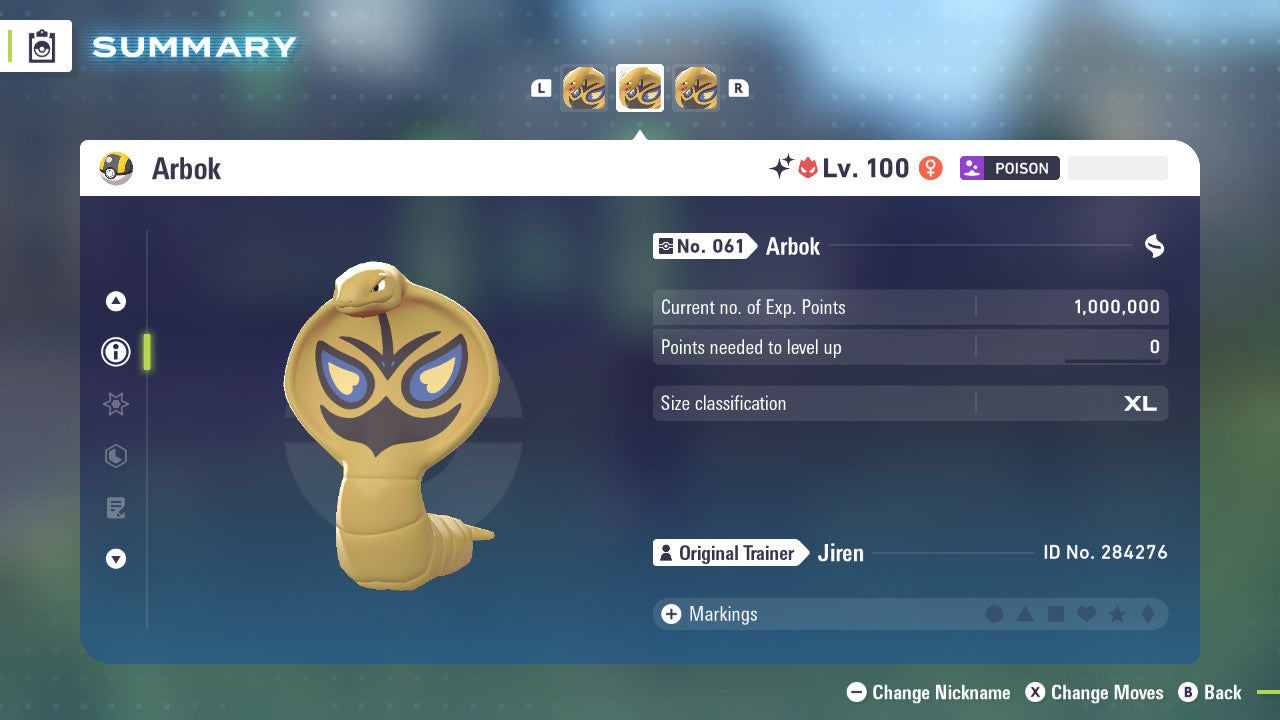Click the origin mark icon right of Arbok
This screenshot has width=1280, height=720.
[1154, 246]
